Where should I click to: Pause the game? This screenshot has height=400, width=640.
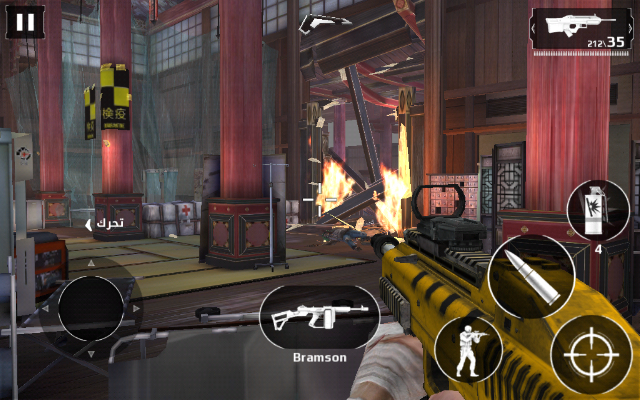[26, 23]
